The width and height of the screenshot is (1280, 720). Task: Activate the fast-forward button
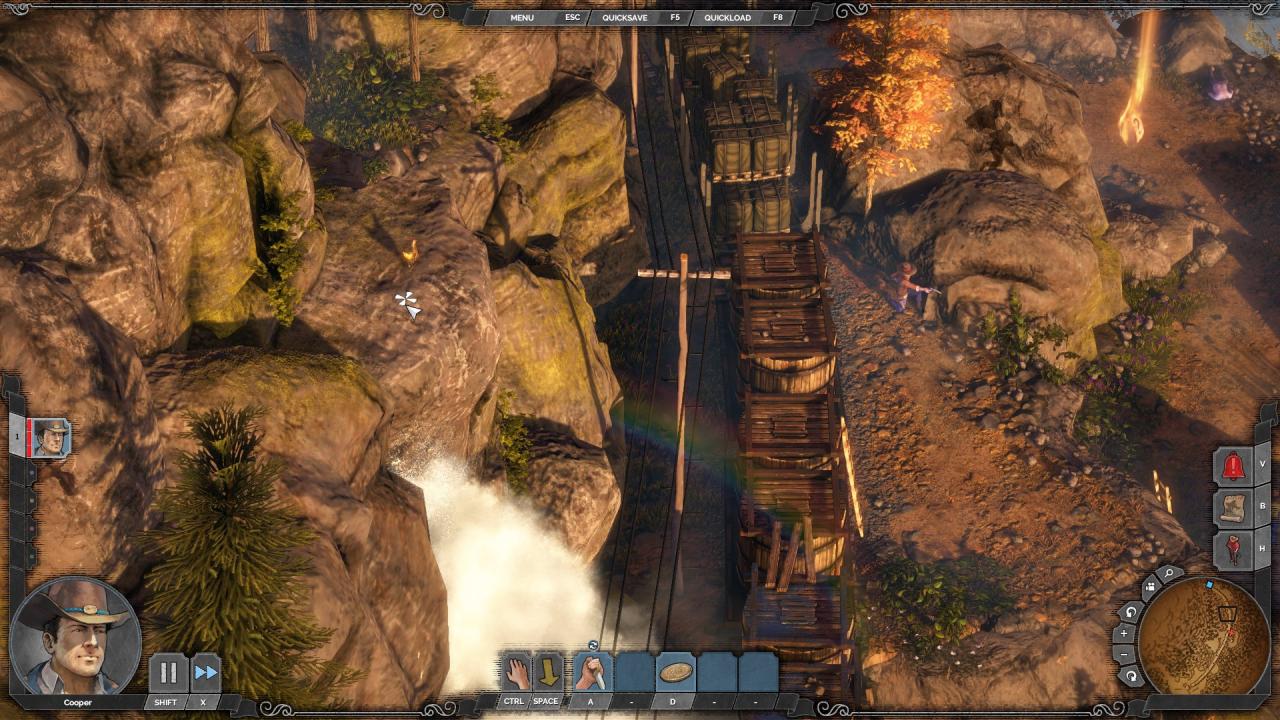[x=205, y=673]
